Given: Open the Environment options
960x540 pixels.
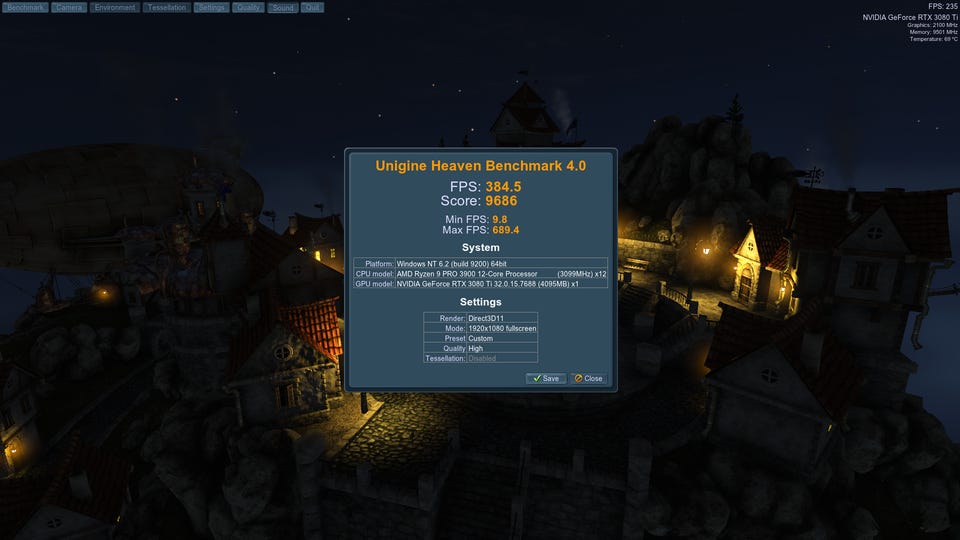Looking at the screenshot, I should click(115, 7).
